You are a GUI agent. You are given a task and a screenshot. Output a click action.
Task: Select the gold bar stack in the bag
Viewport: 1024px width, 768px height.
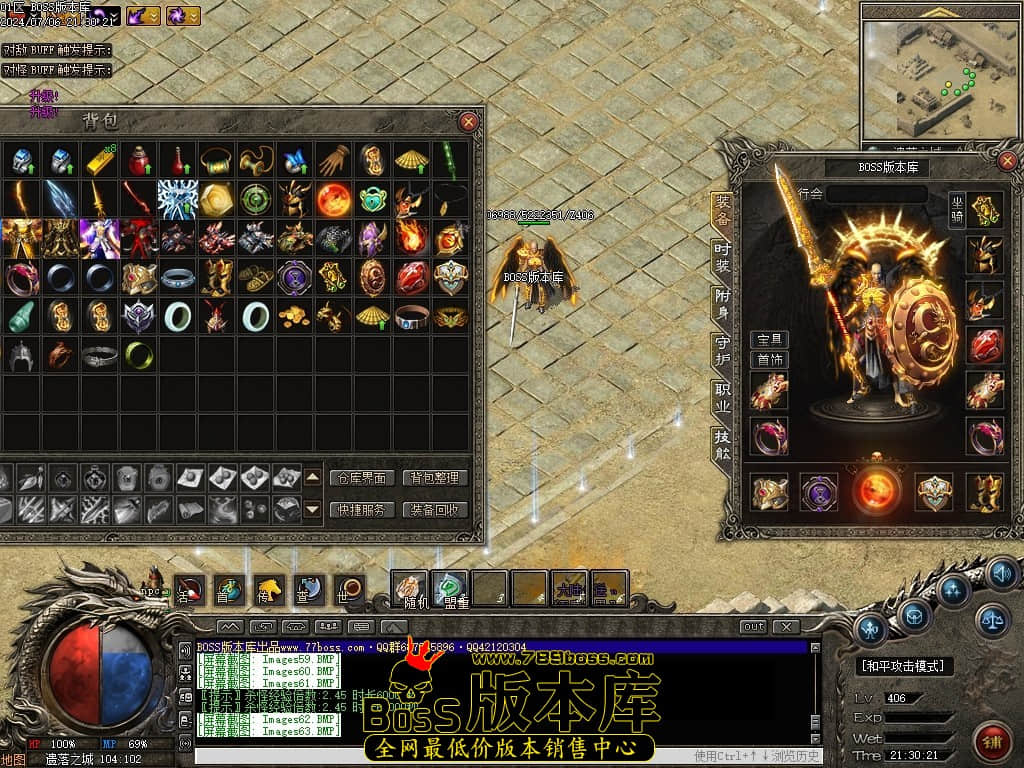tap(98, 160)
